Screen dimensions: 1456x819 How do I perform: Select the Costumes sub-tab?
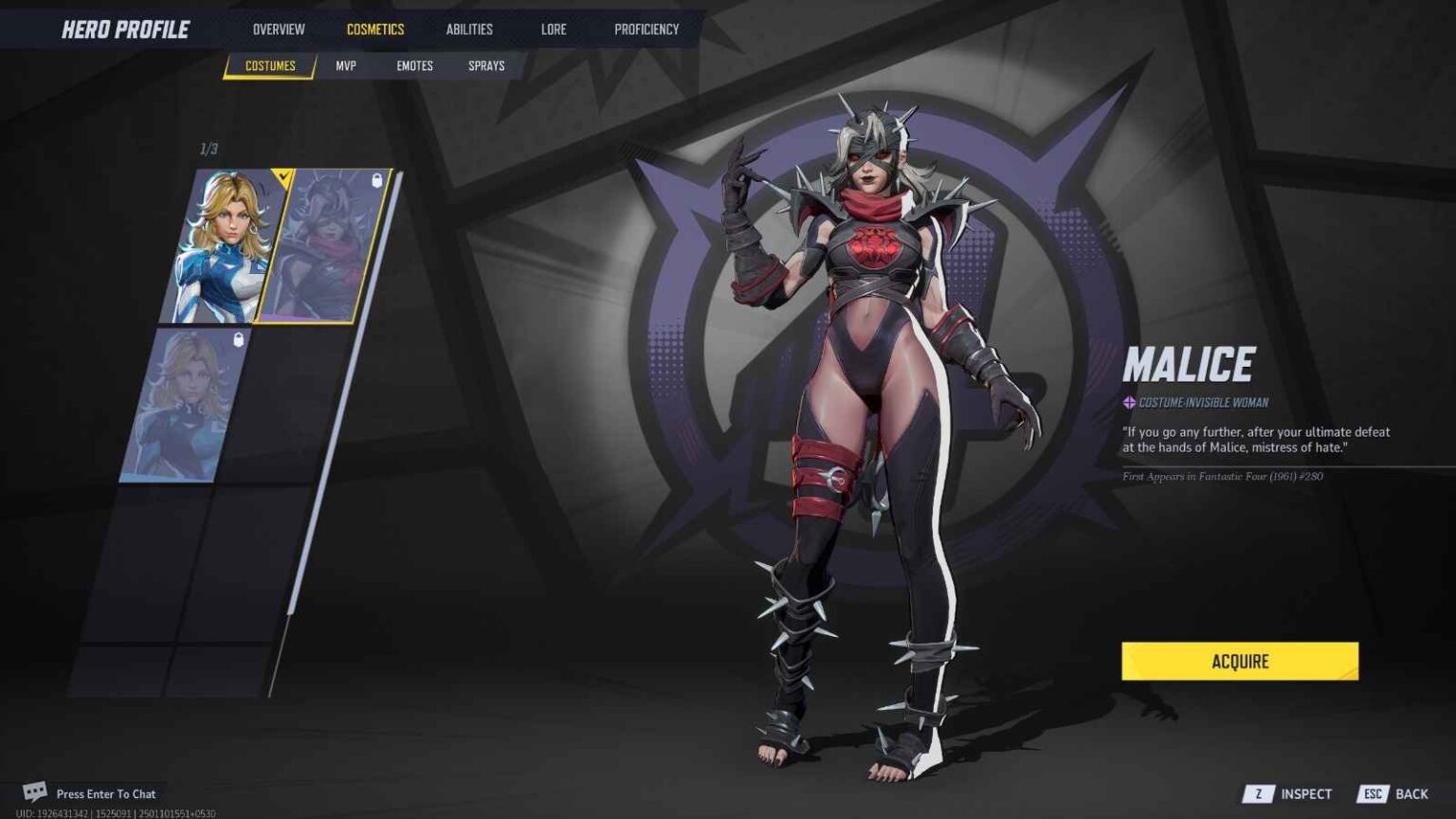pyautogui.click(x=270, y=65)
